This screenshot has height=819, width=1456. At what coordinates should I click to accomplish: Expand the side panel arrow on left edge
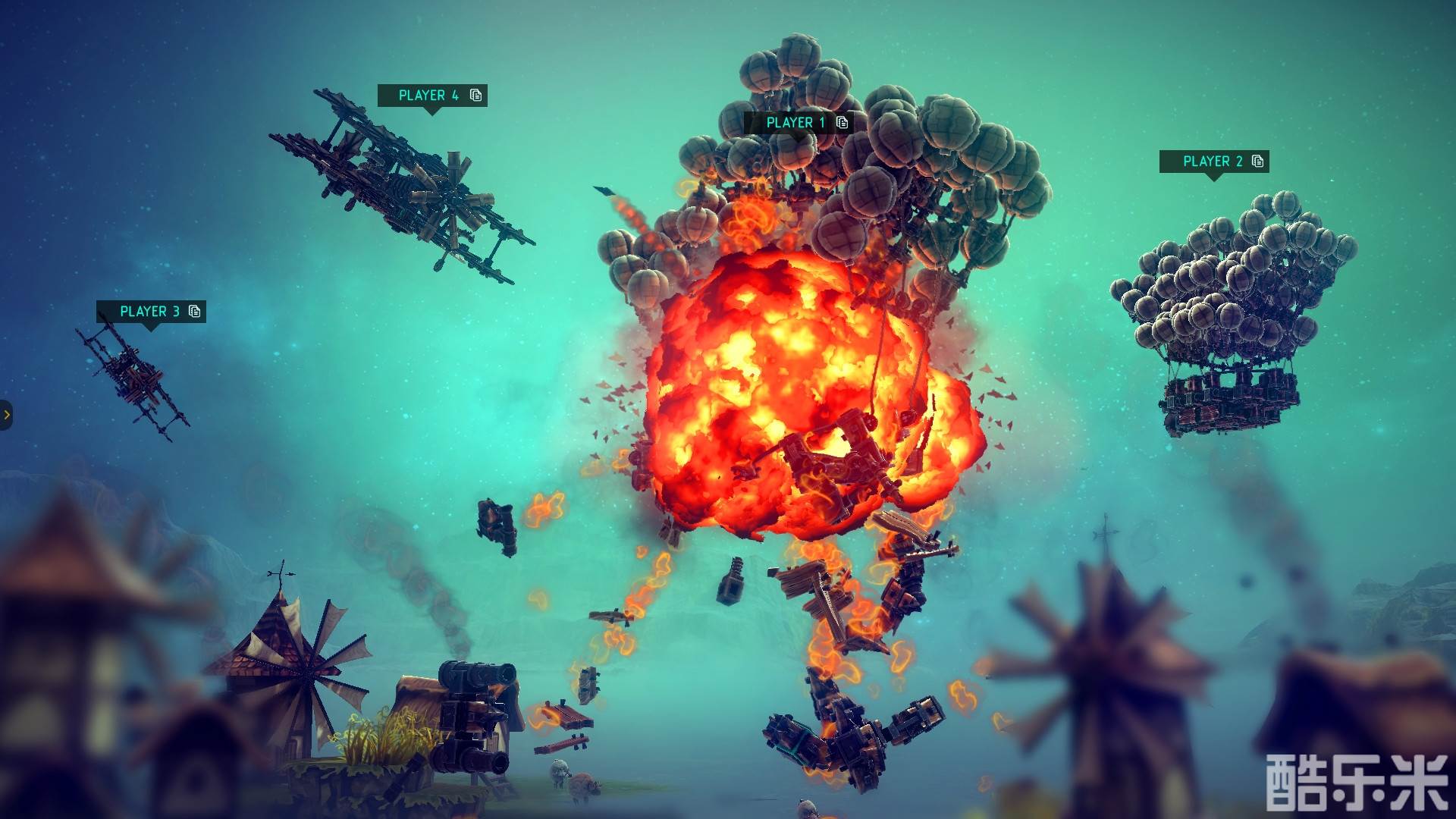(6, 415)
